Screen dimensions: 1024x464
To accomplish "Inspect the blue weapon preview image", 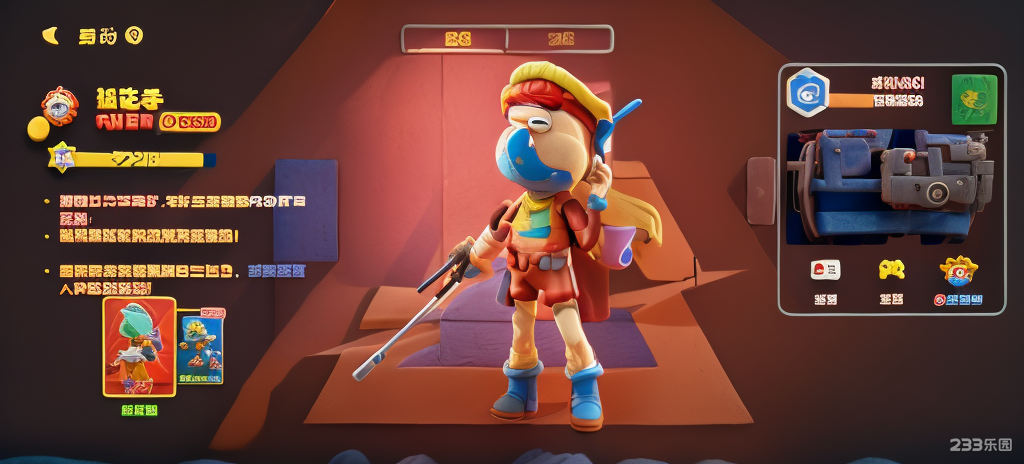I will pos(890,185).
